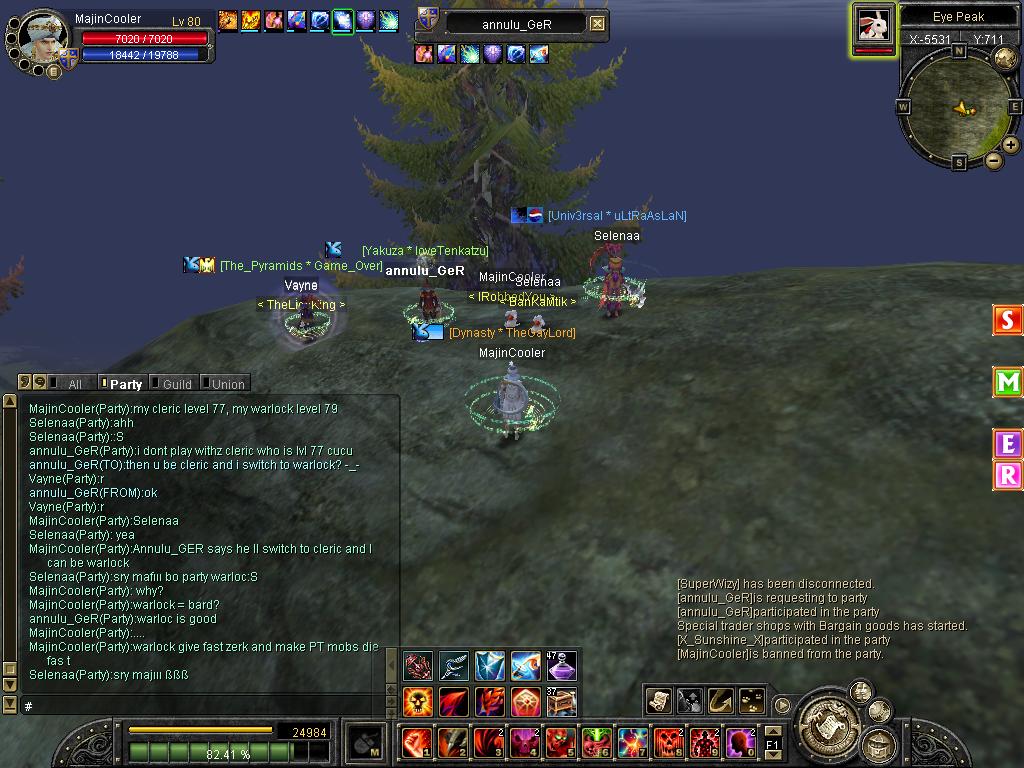Image resolution: width=1024 pixels, height=768 pixels.
Task: Click the chat message input field
Action: point(200,706)
